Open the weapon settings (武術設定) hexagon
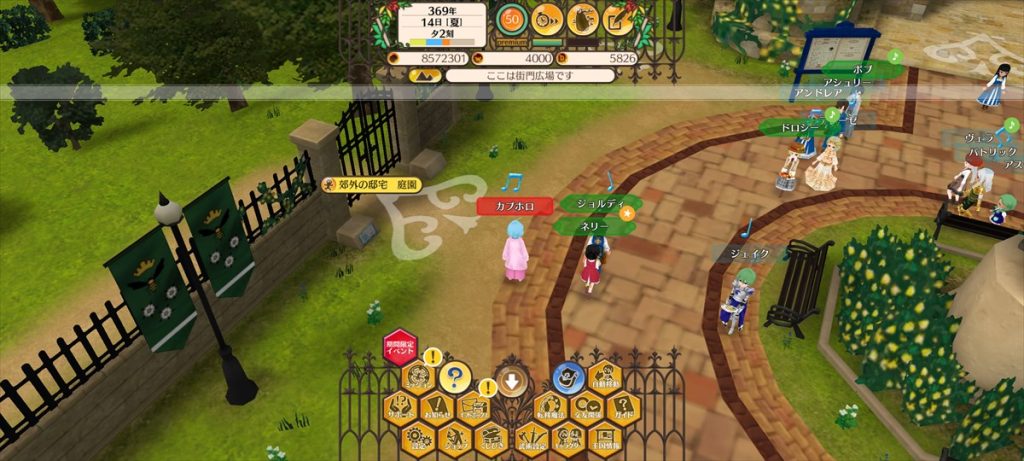This screenshot has height=461, width=1024. pyautogui.click(x=531, y=437)
